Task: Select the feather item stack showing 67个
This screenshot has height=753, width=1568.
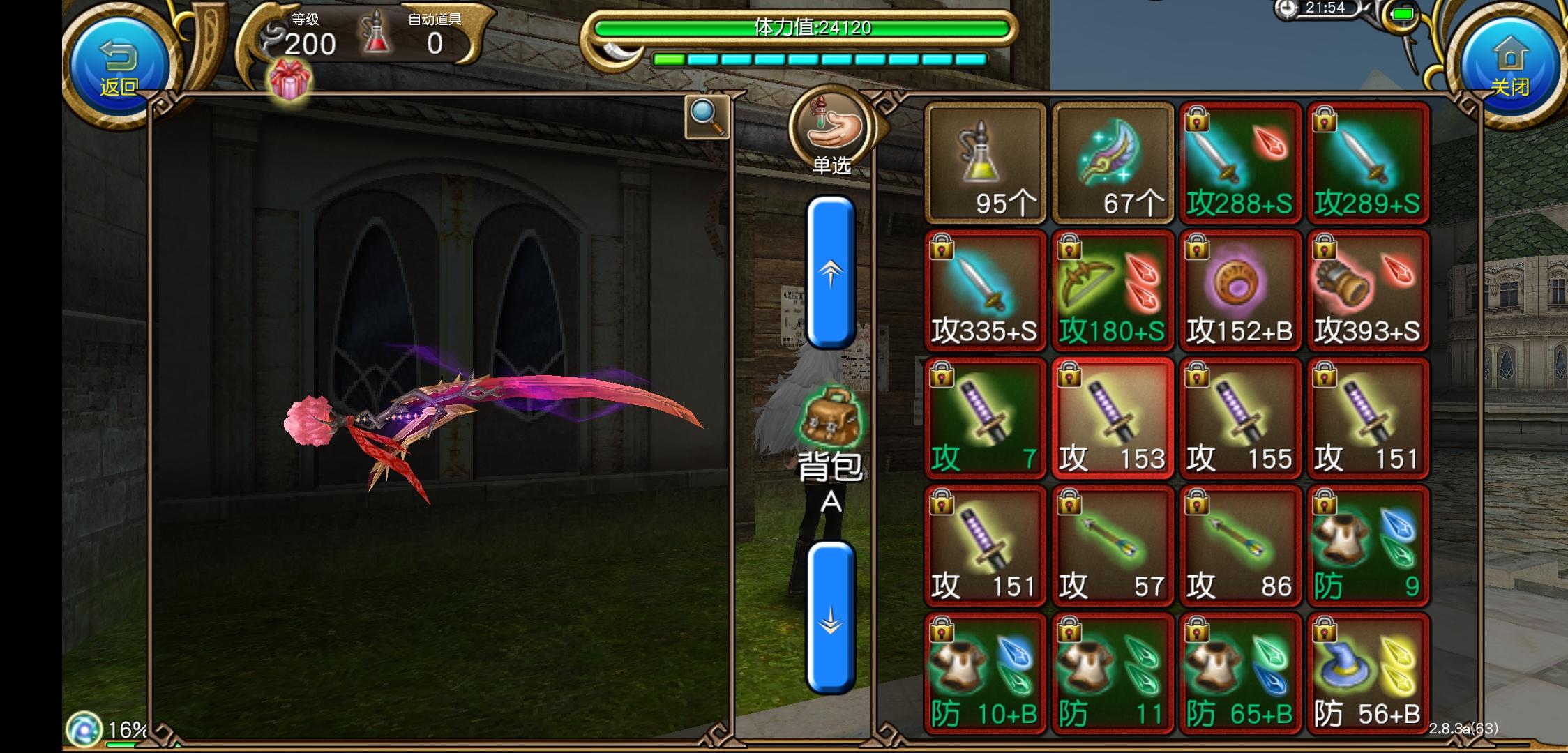Action: [x=1113, y=162]
